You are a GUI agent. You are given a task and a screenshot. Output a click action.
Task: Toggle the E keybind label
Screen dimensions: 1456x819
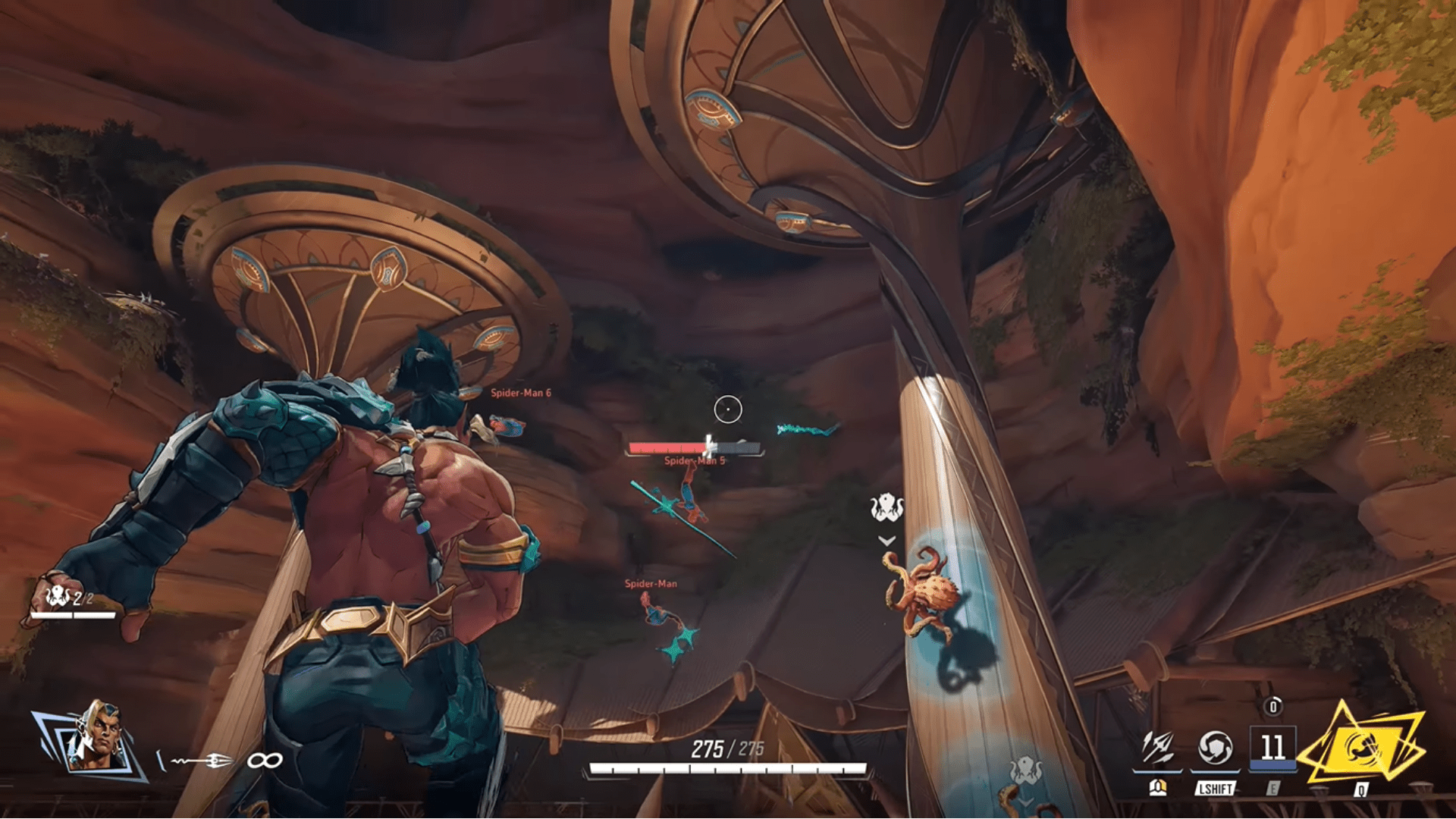1273,789
